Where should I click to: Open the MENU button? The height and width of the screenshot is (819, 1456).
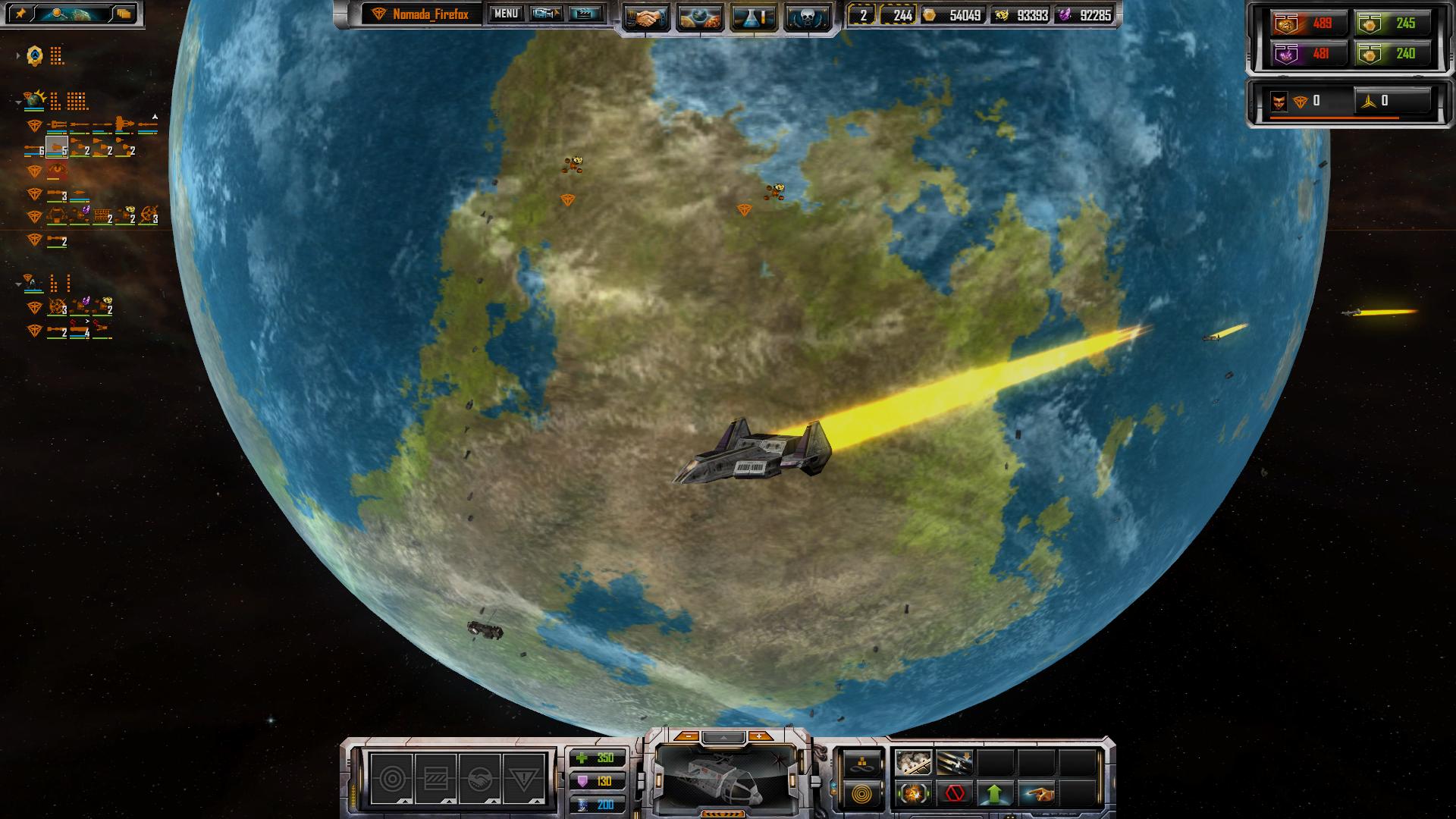coord(506,14)
